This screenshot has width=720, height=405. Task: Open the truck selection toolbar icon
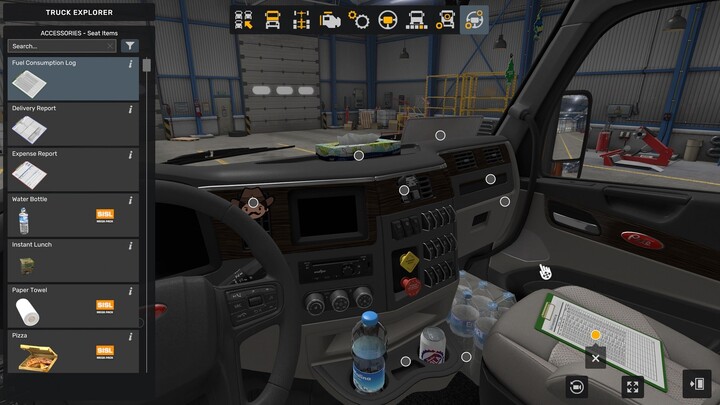pos(243,20)
